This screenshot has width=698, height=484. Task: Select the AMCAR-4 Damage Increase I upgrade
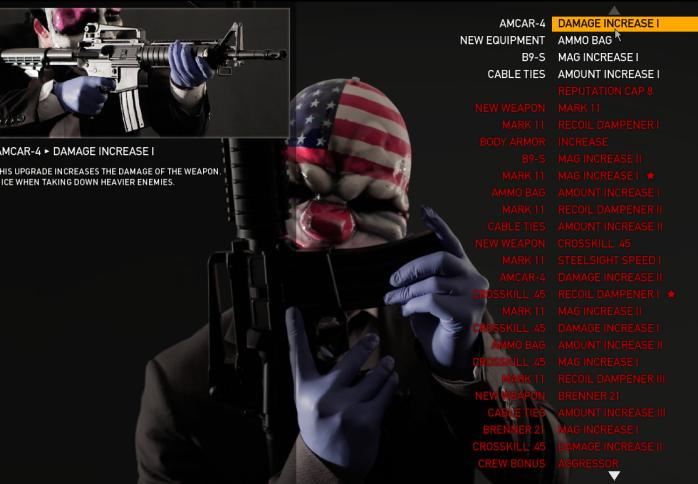click(x=608, y=23)
